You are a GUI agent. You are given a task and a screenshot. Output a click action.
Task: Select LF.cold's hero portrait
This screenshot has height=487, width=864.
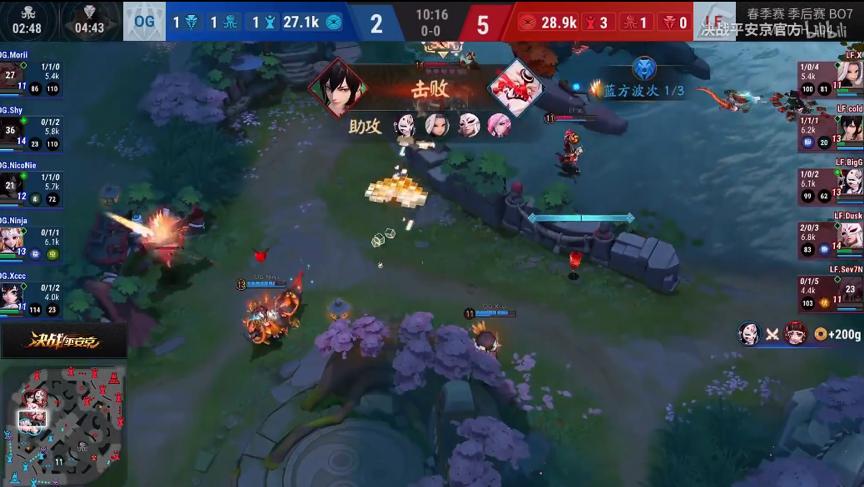click(x=851, y=128)
